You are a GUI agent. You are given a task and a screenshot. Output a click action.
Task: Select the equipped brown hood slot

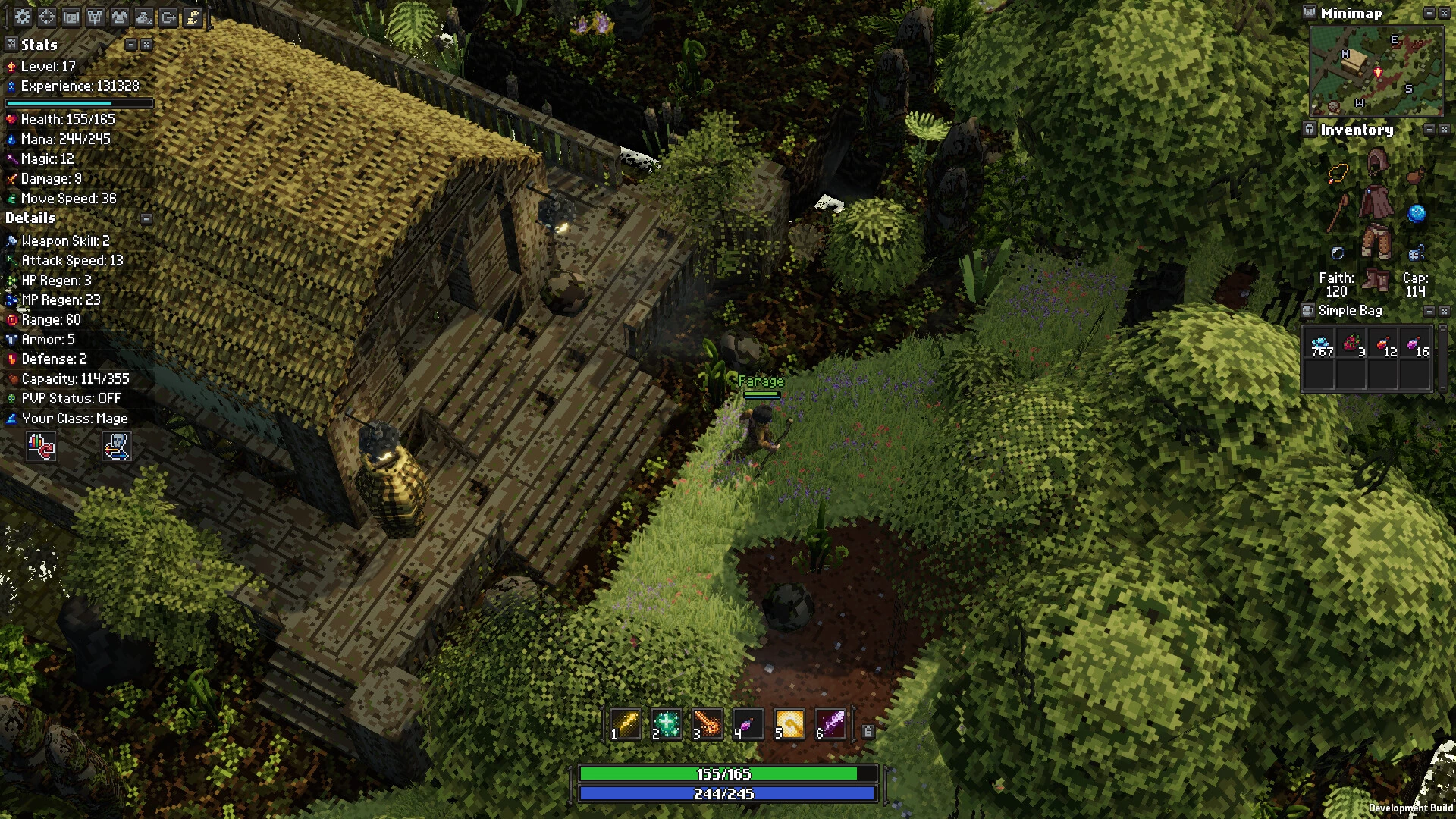coord(1376,163)
